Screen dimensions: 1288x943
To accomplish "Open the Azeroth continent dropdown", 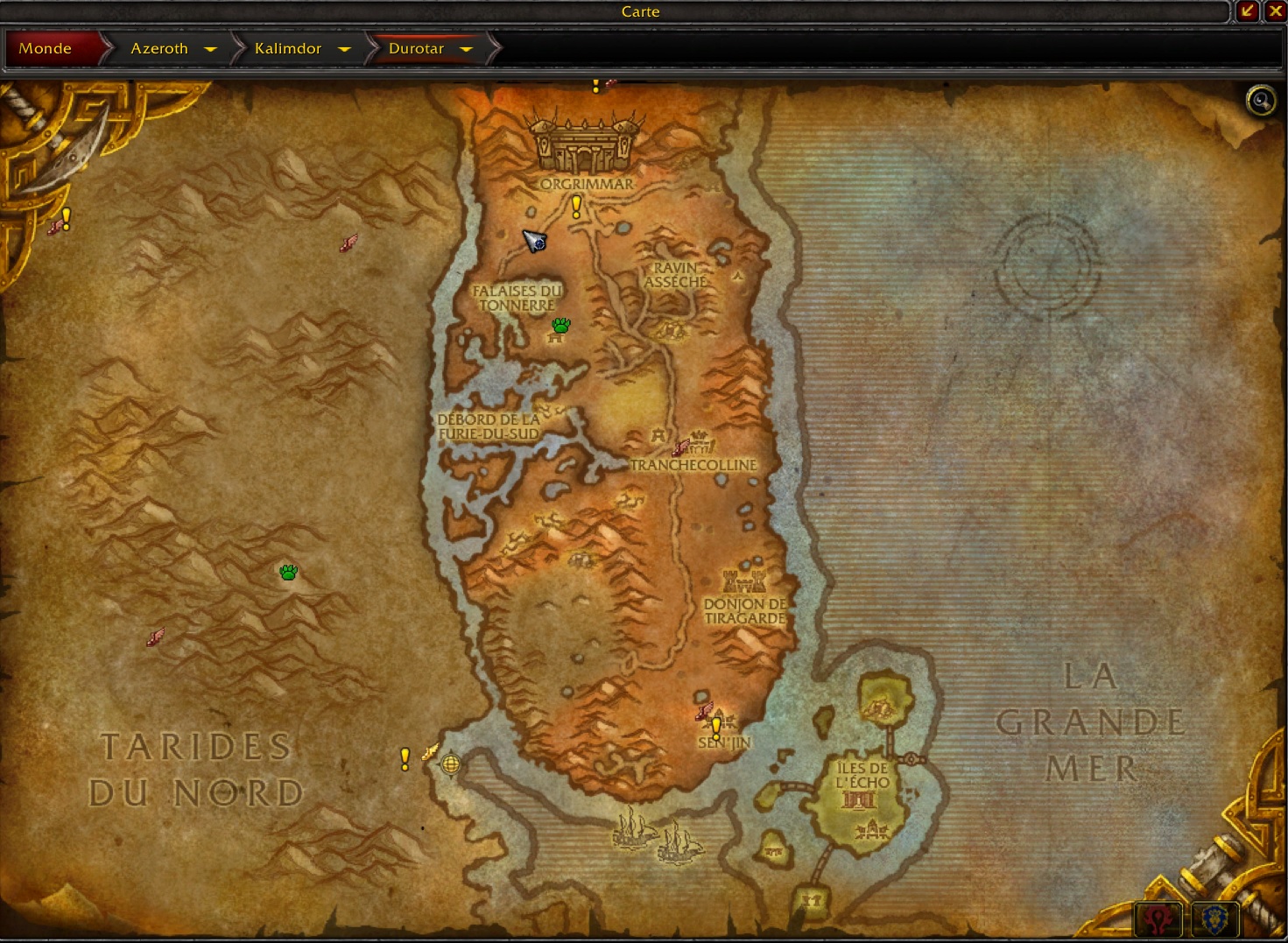I will [x=210, y=49].
